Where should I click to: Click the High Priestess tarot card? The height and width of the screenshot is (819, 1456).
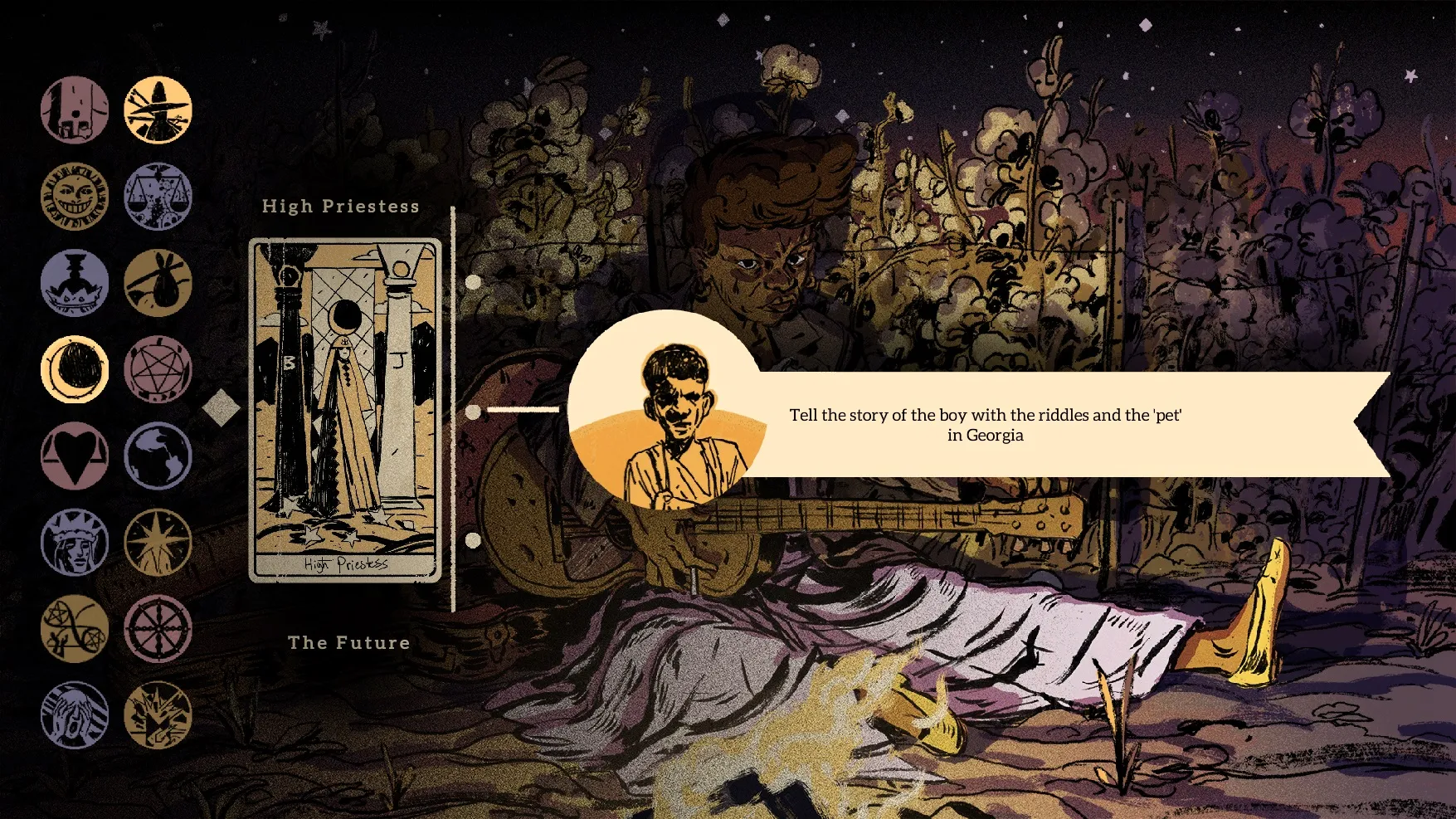[345, 411]
